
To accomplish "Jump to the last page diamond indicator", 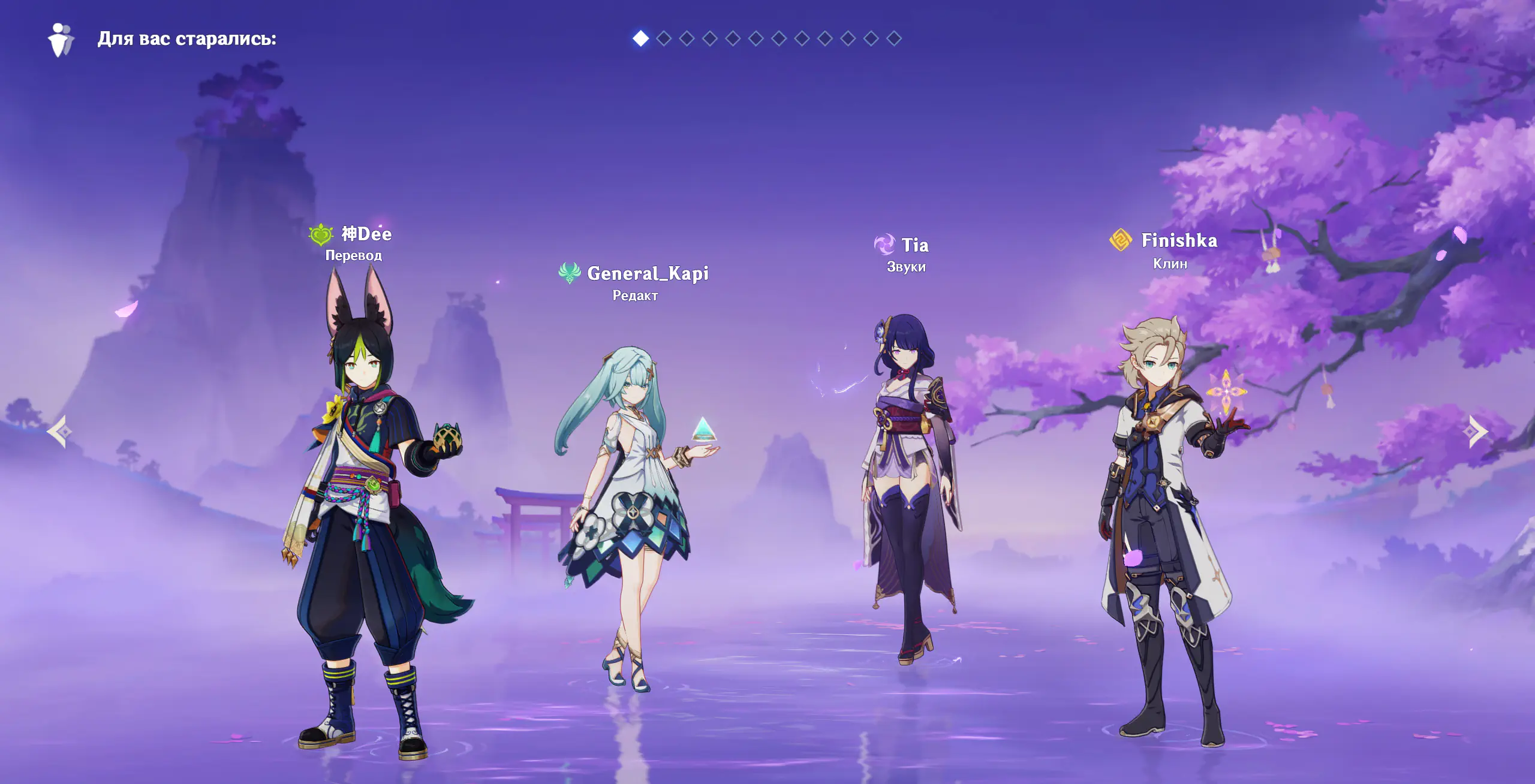I will 893,39.
